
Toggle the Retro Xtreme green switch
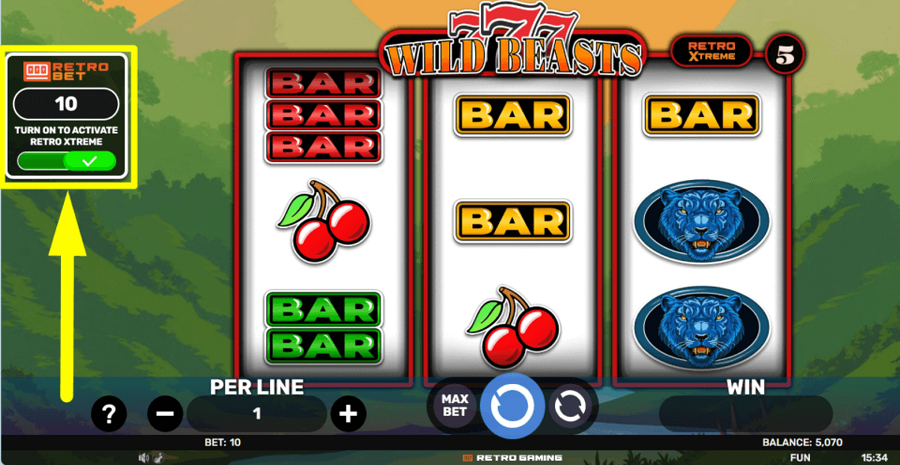pyautogui.click(x=67, y=161)
